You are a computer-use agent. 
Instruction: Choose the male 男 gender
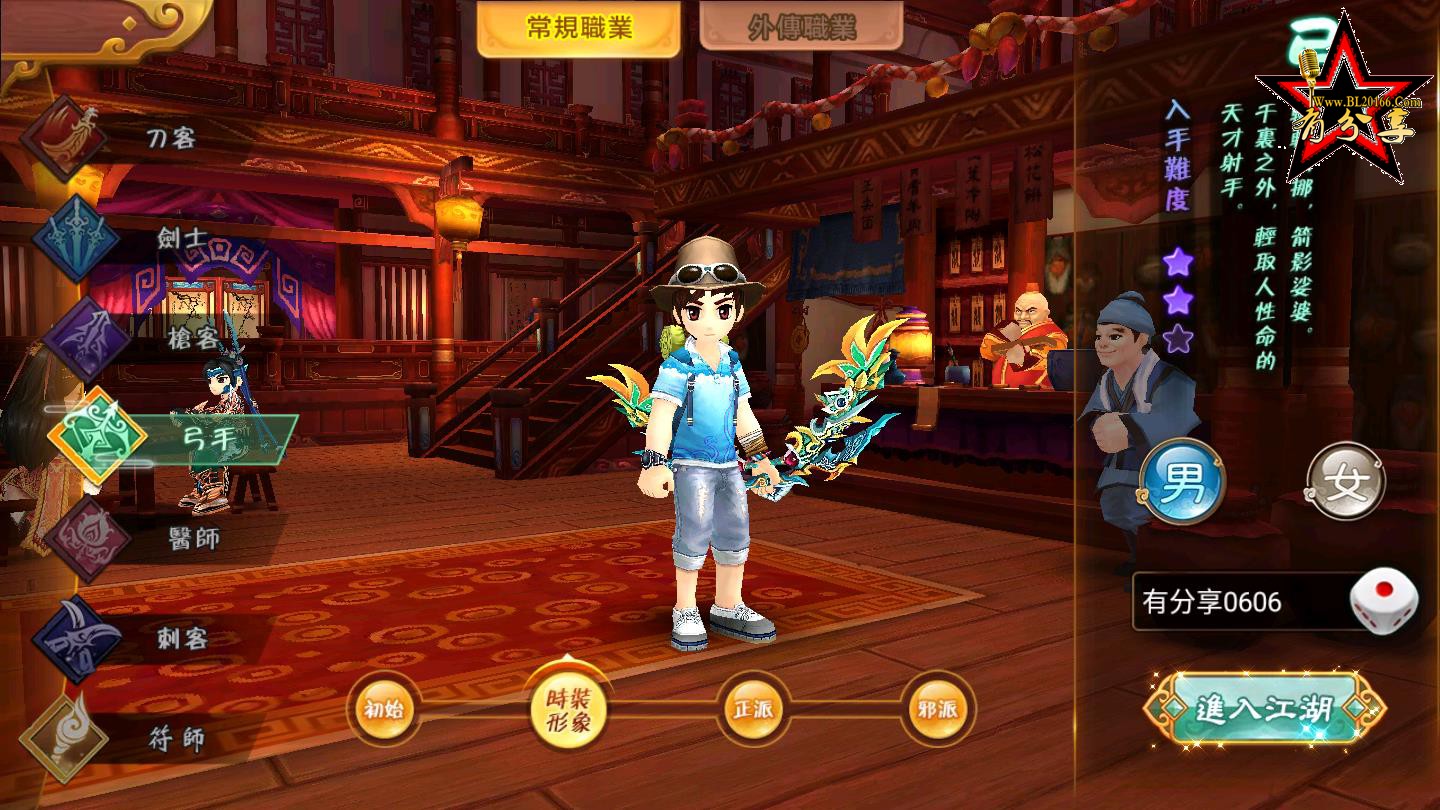coord(1183,485)
